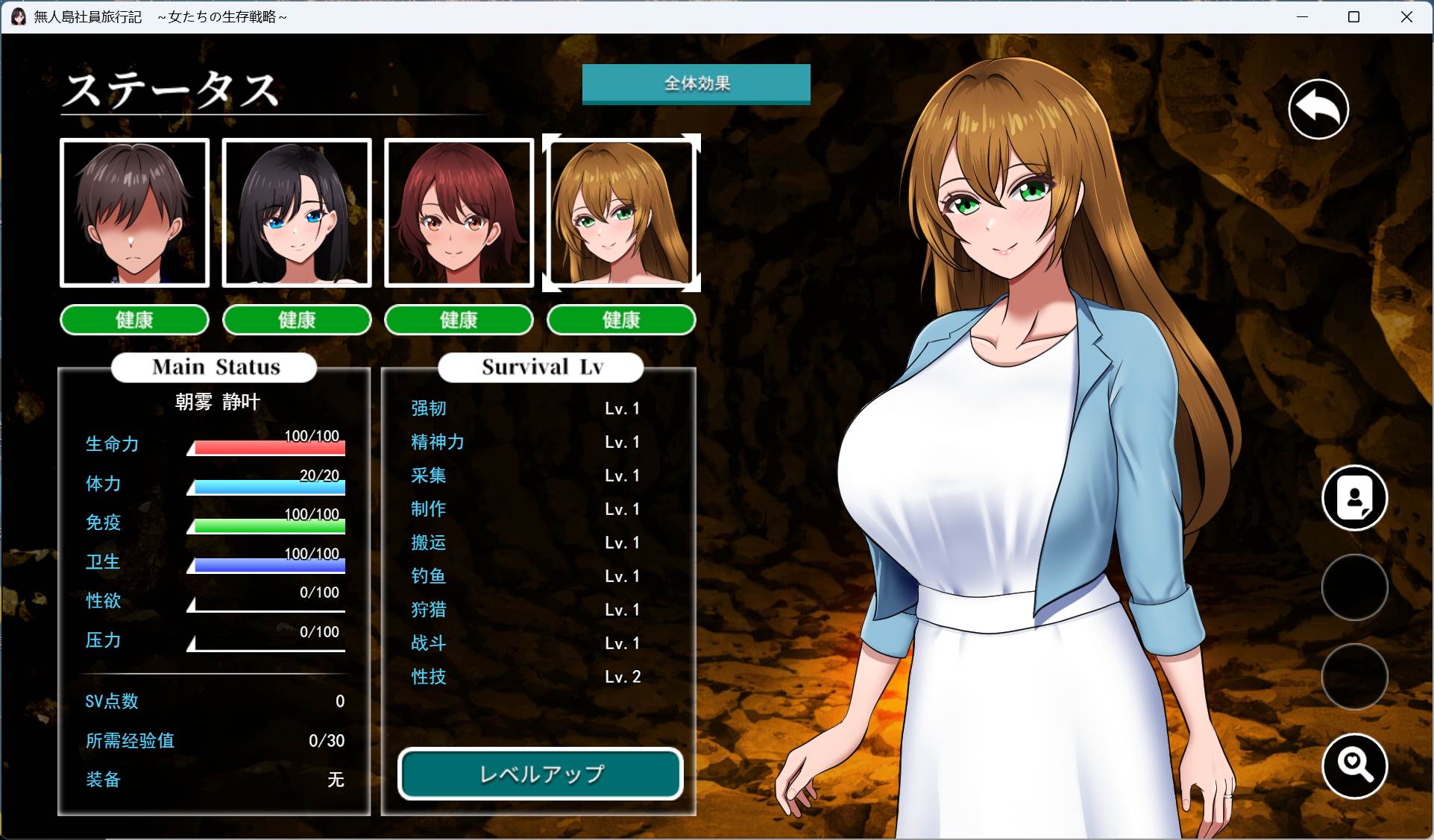Click the lower locked circular side icon
The image size is (1434, 840).
coord(1354,678)
